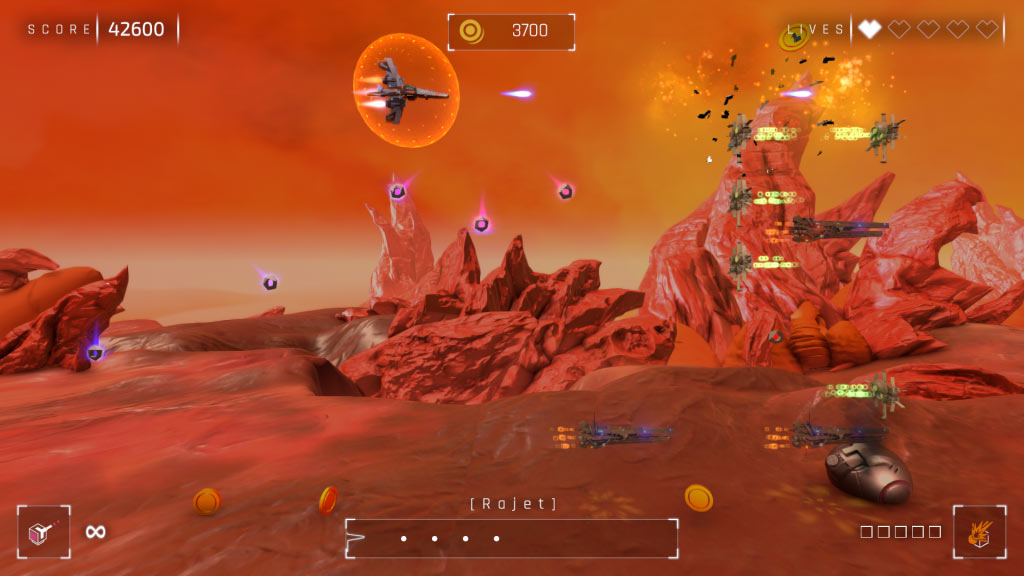Select the primary weapon icon box
The image size is (1024, 576).
[44, 532]
